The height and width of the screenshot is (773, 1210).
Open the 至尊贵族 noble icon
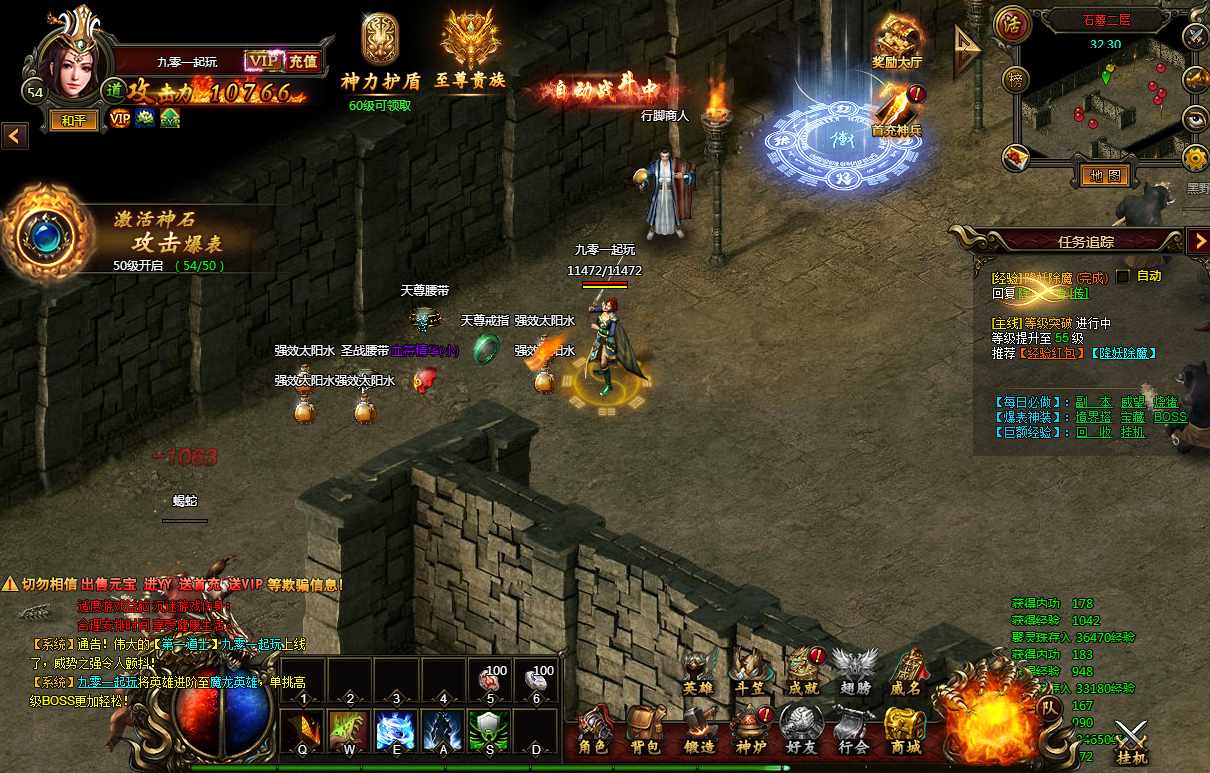point(470,50)
